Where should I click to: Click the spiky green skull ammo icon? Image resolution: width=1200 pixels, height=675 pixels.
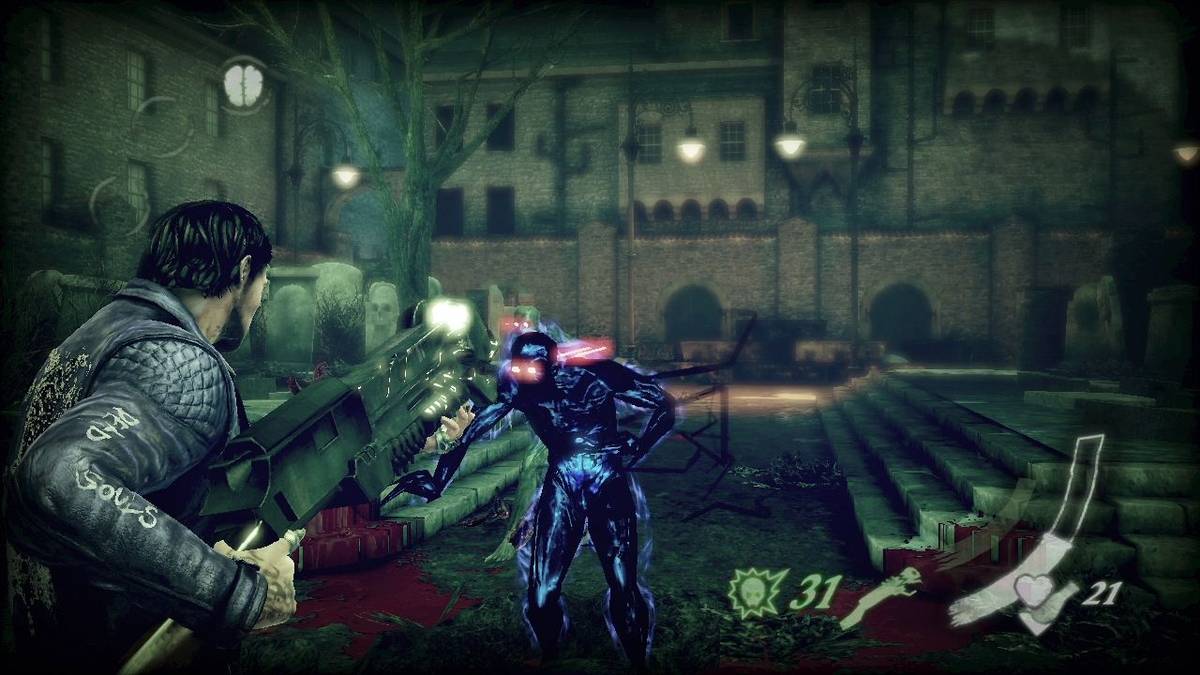(x=754, y=590)
